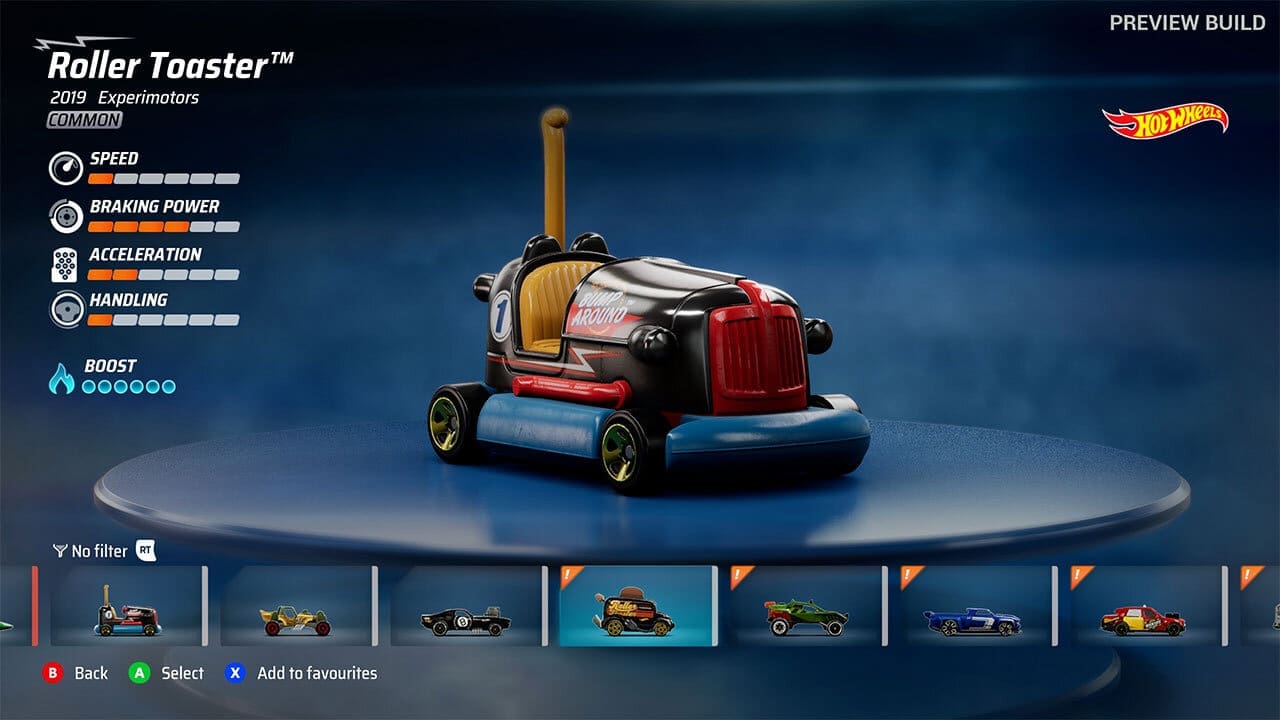The width and height of the screenshot is (1280, 720).
Task: Click the Speed gauge icon
Action: tap(66, 167)
